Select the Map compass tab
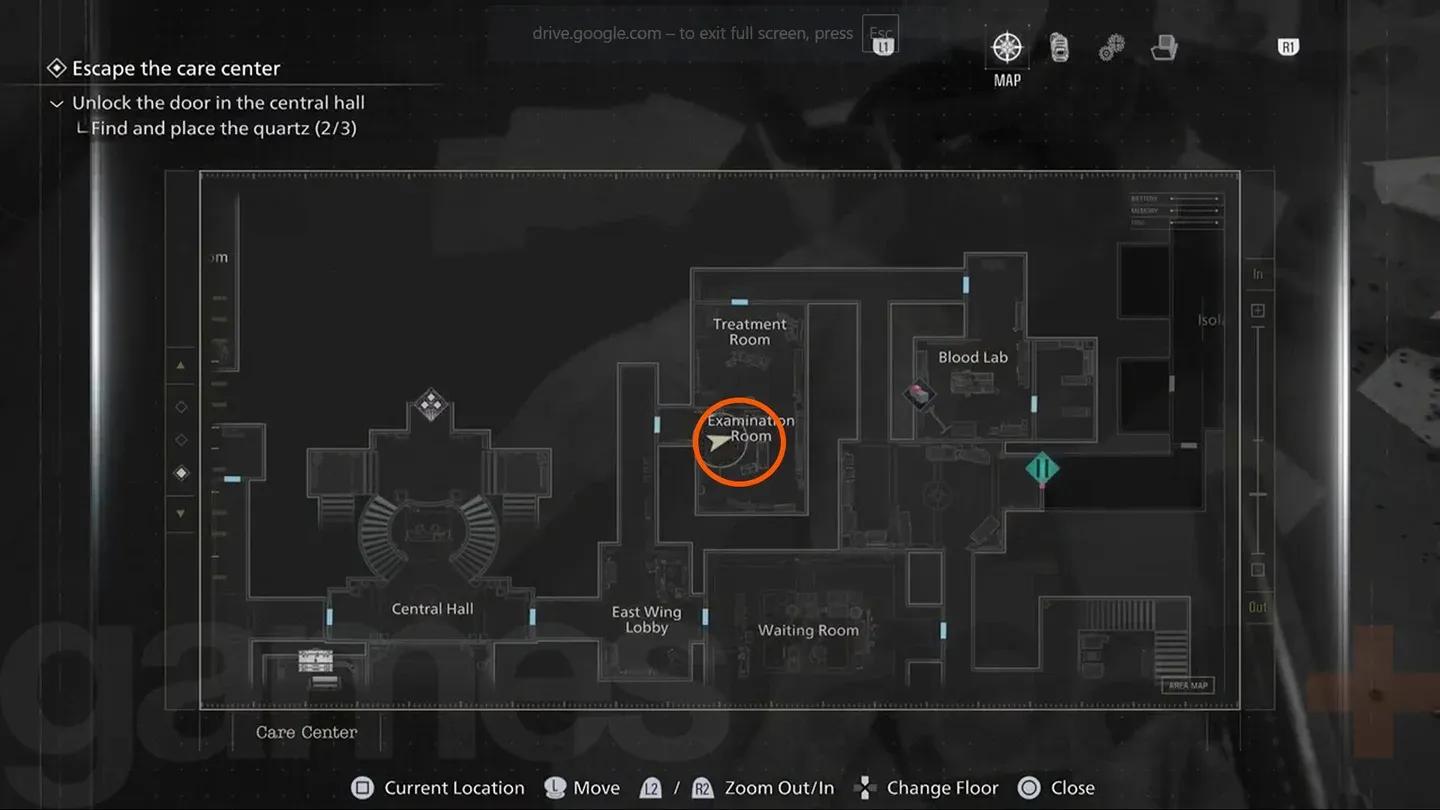Image resolution: width=1440 pixels, height=810 pixels. [1006, 48]
